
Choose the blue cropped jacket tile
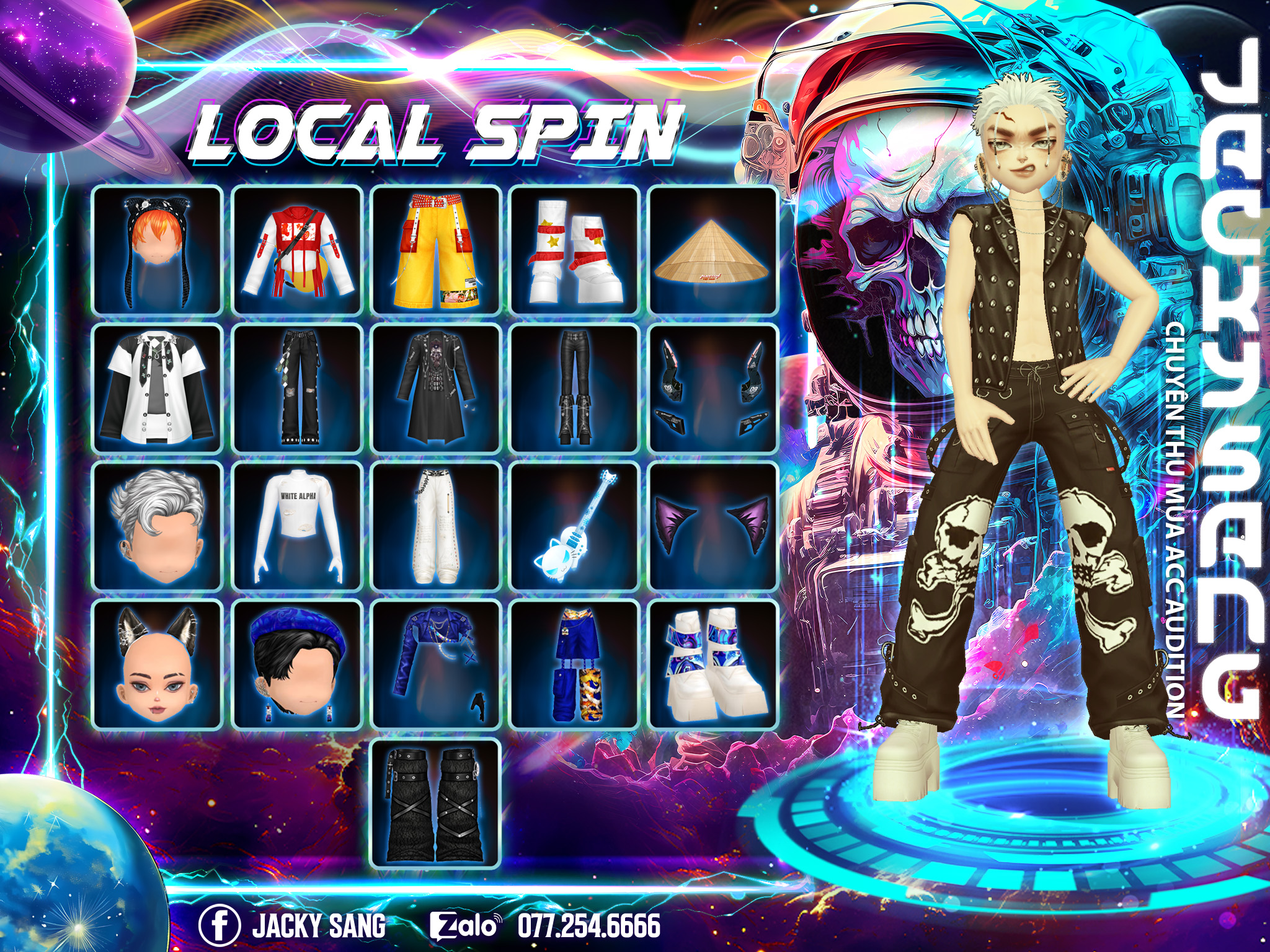pos(435,664)
